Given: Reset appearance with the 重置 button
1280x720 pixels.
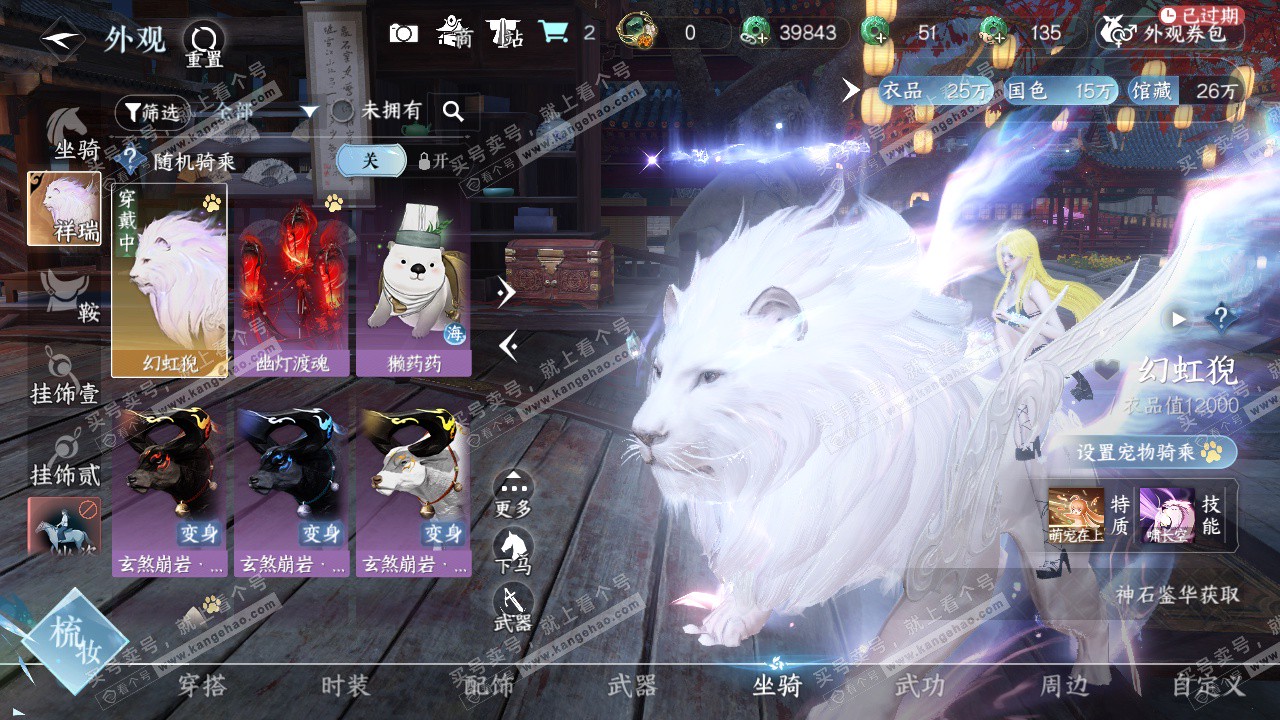Looking at the screenshot, I should 204,44.
